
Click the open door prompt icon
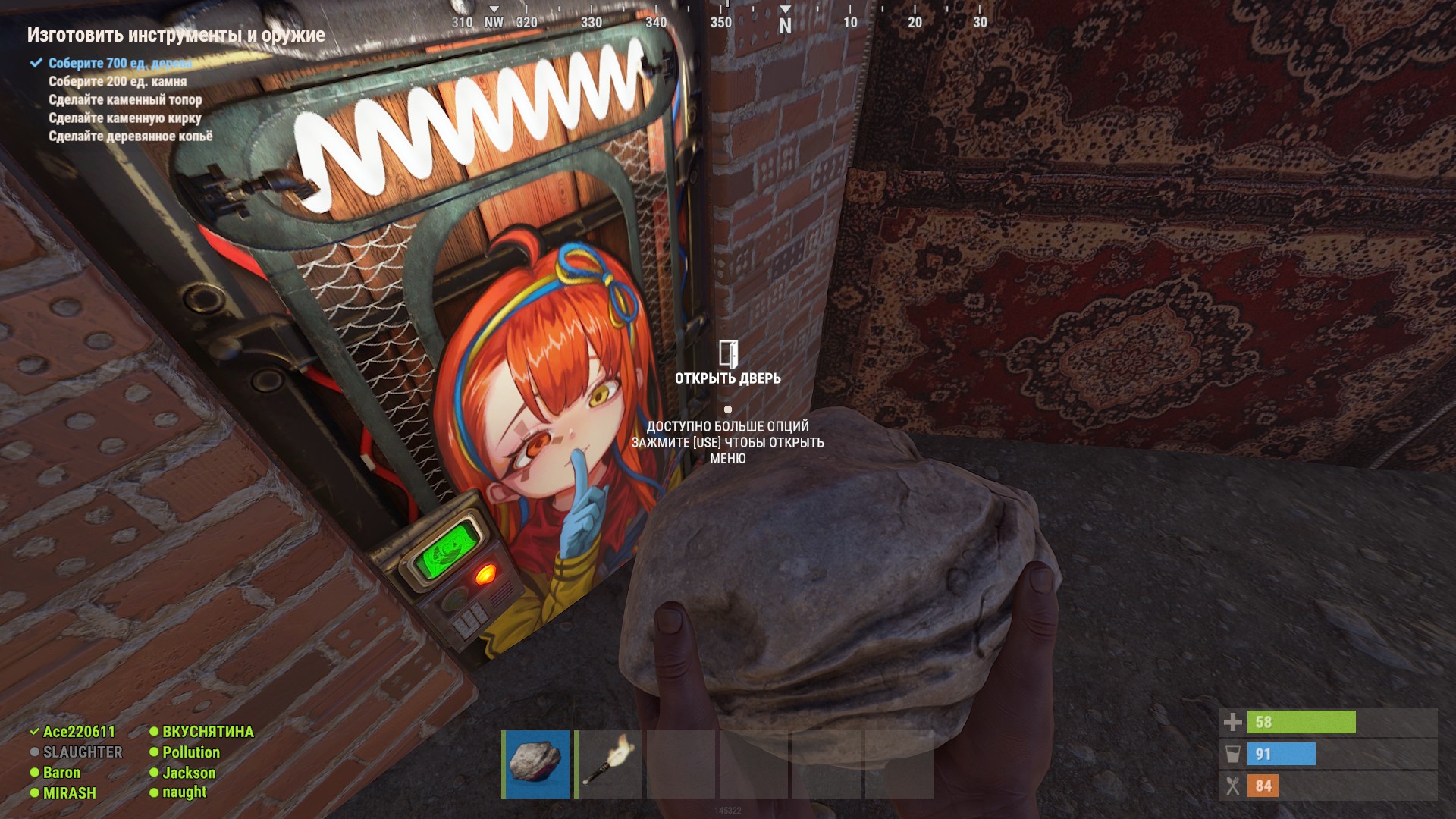728,354
